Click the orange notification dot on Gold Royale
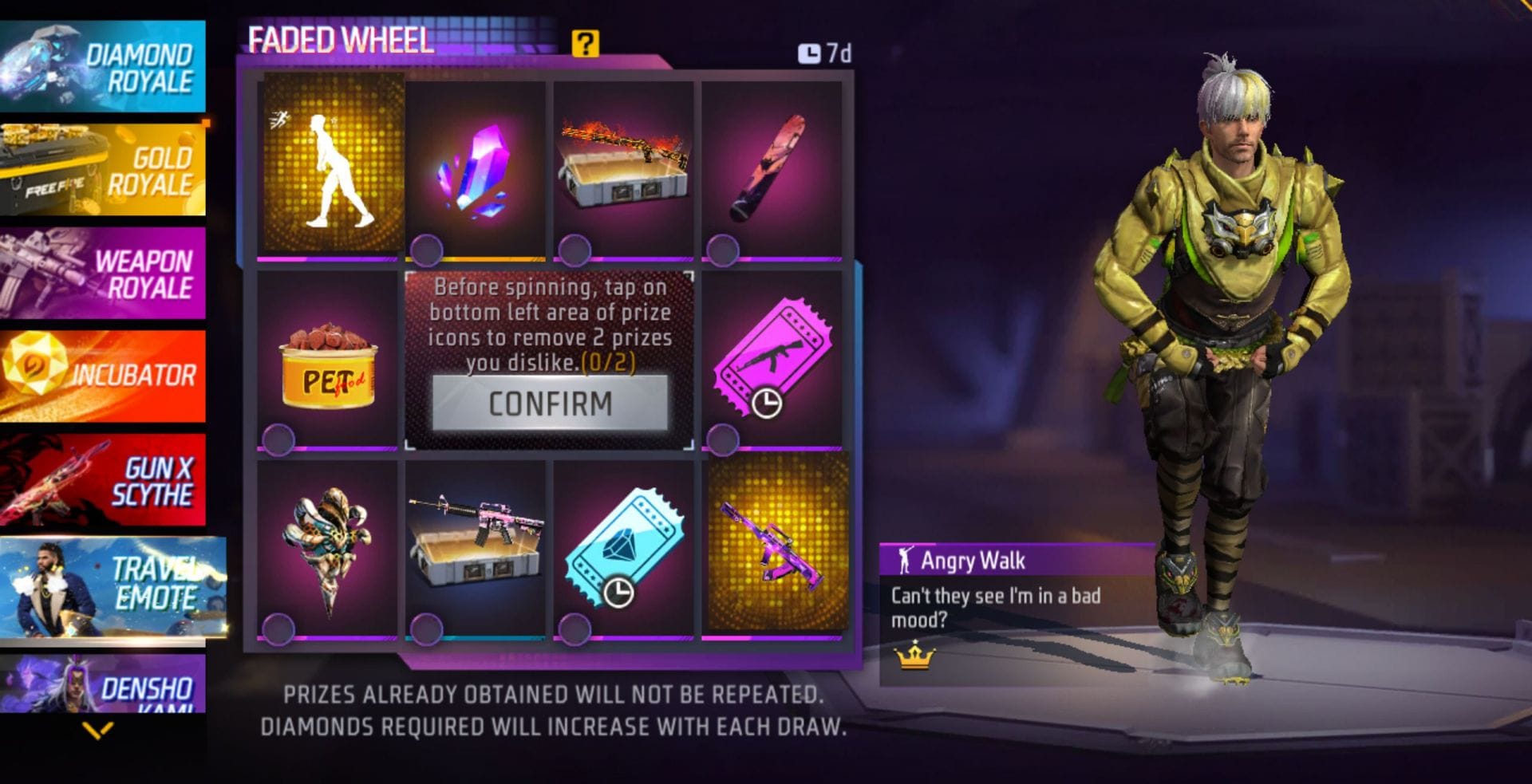The height and width of the screenshot is (784, 1532). (207, 121)
